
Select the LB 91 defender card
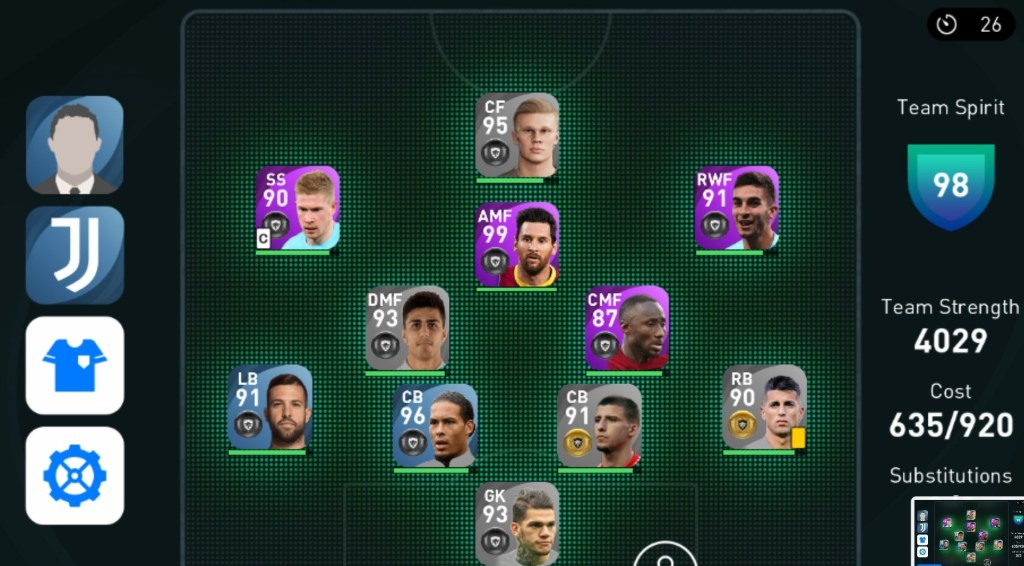click(x=270, y=407)
